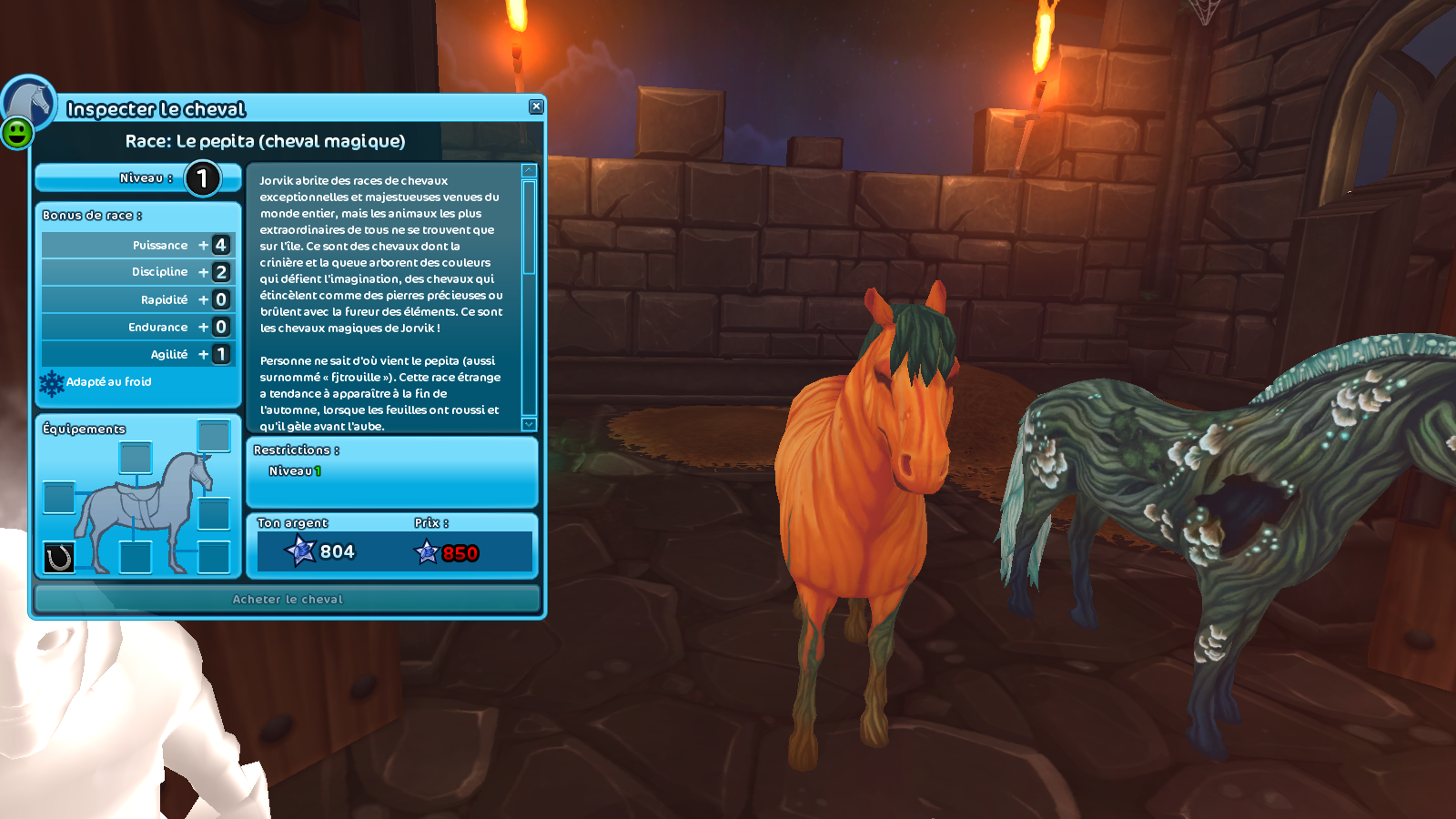Click the snowflake Adapté au froid icon
This screenshot has width=1456, height=819.
52,383
